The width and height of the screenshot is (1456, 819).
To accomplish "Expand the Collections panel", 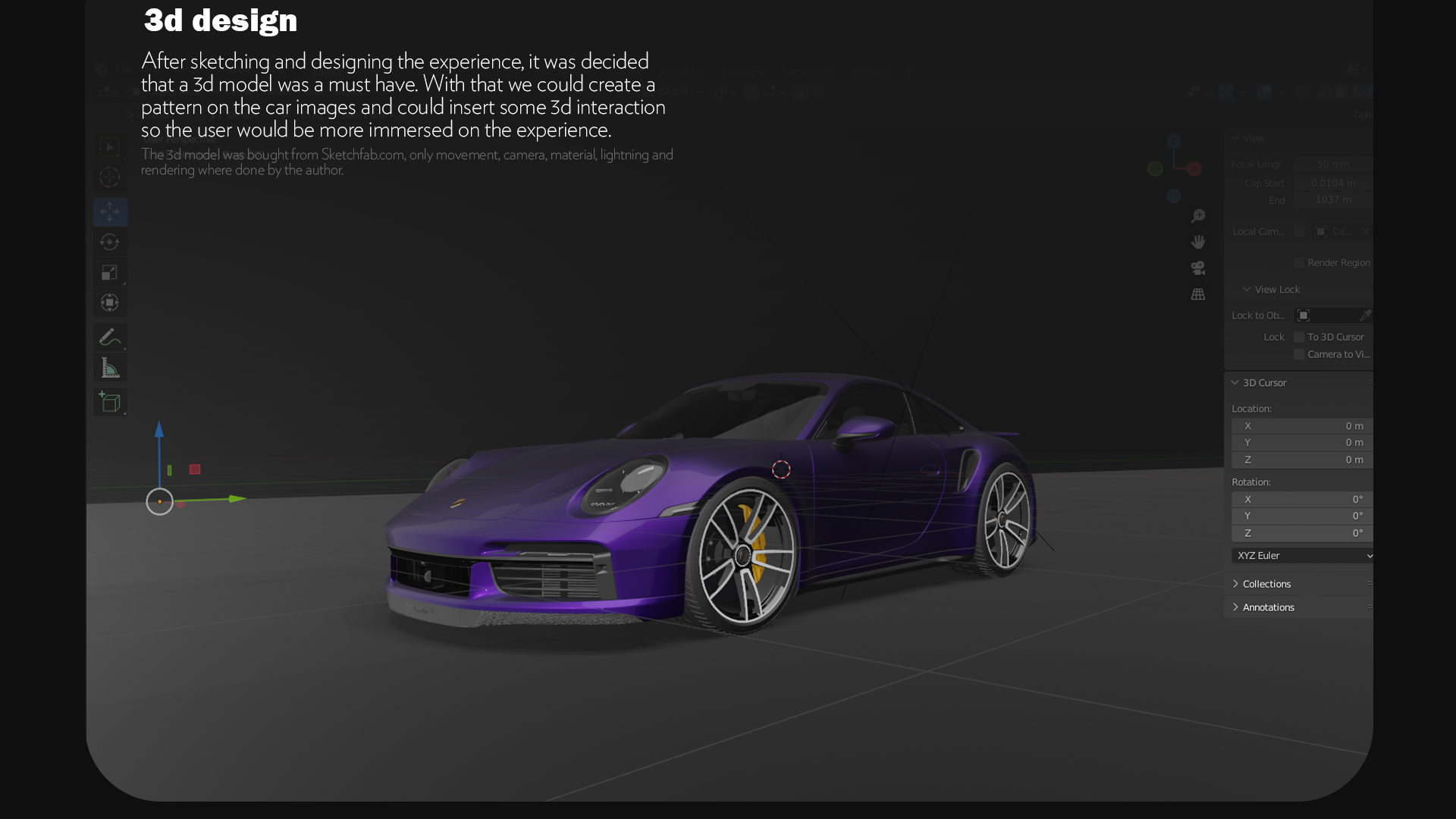I will pyautogui.click(x=1266, y=584).
